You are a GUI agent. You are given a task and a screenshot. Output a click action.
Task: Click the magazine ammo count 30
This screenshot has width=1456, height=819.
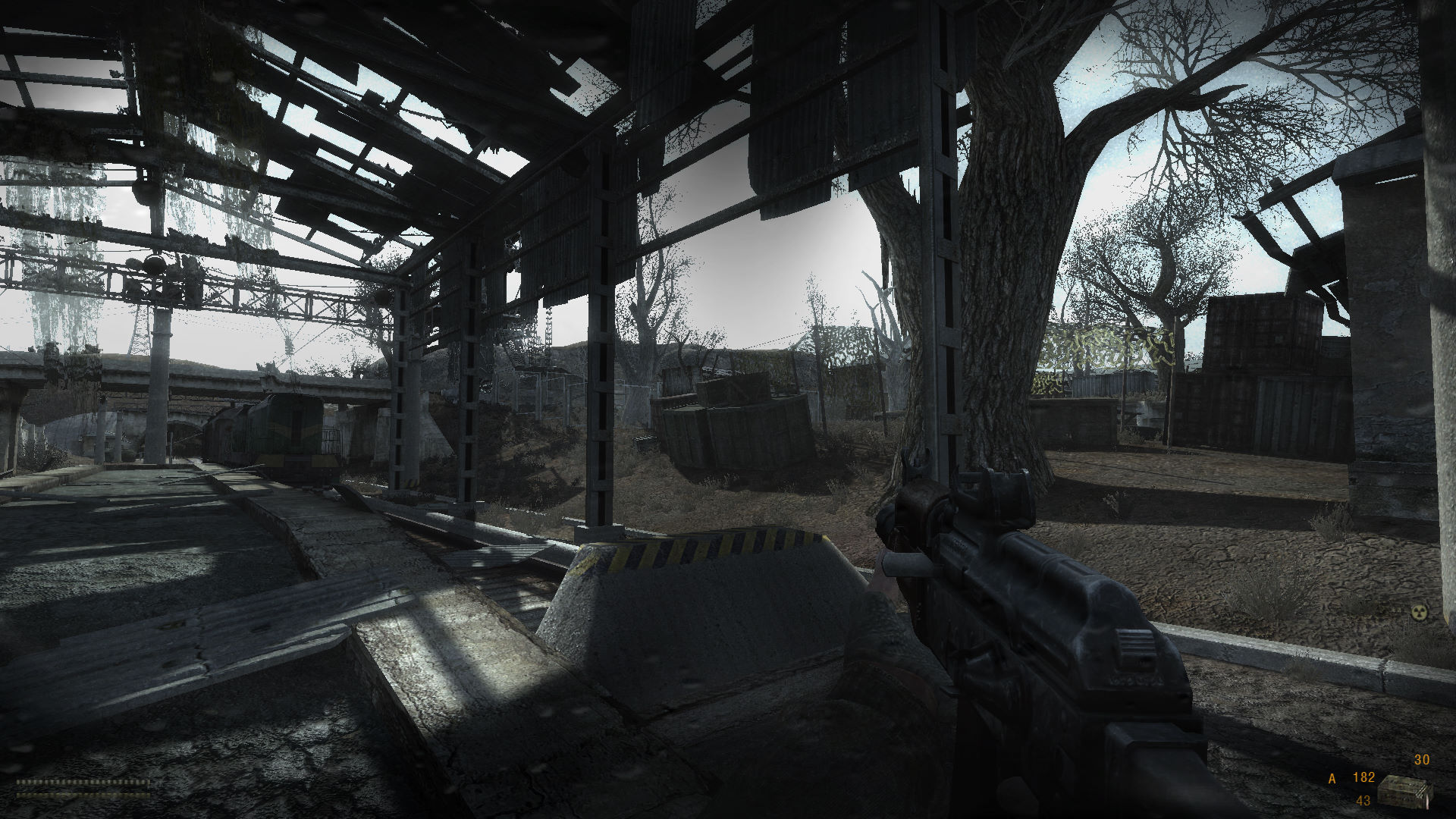[1422, 761]
